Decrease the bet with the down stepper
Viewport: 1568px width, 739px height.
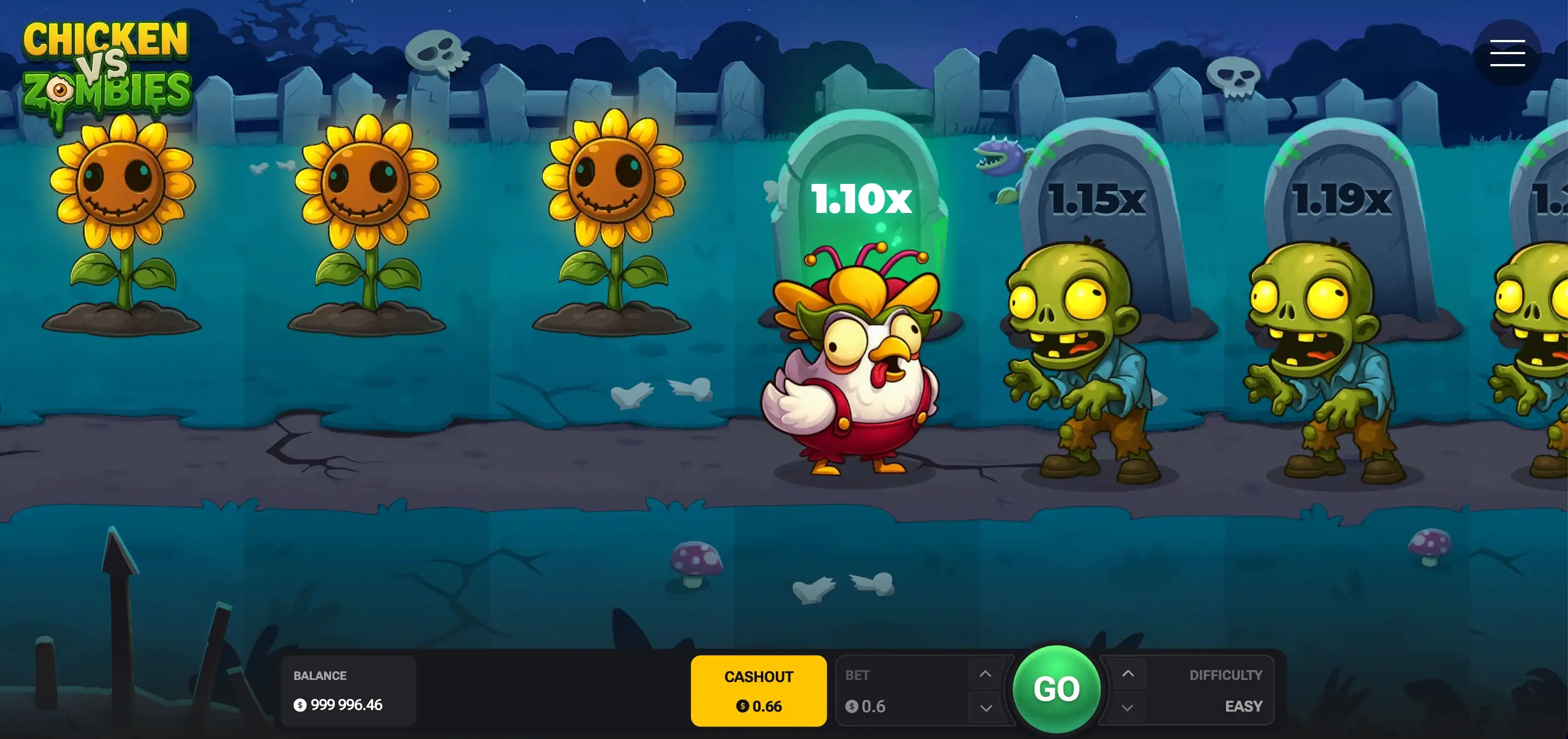pyautogui.click(x=986, y=708)
